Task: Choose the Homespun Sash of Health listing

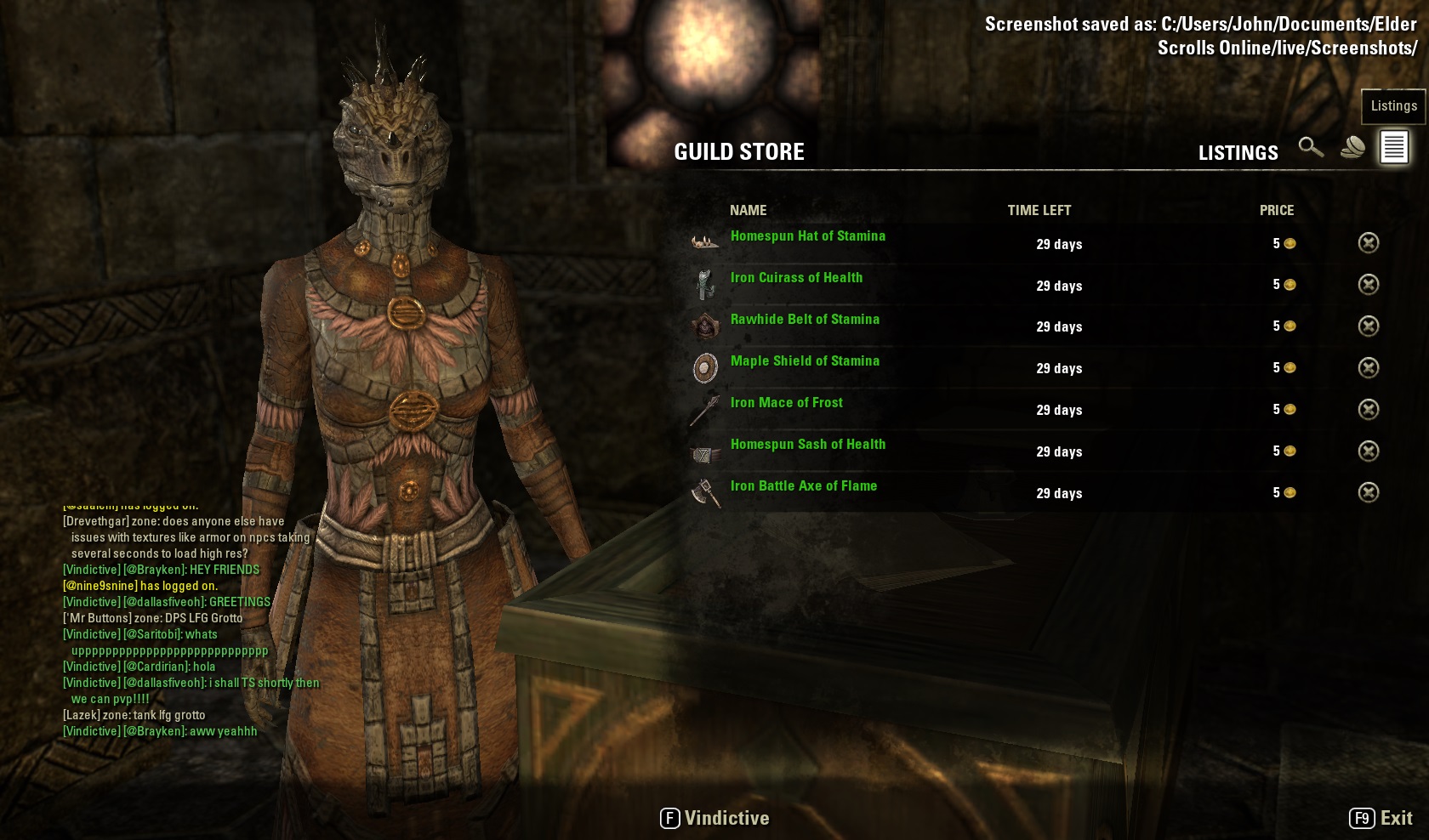Action: point(807,445)
